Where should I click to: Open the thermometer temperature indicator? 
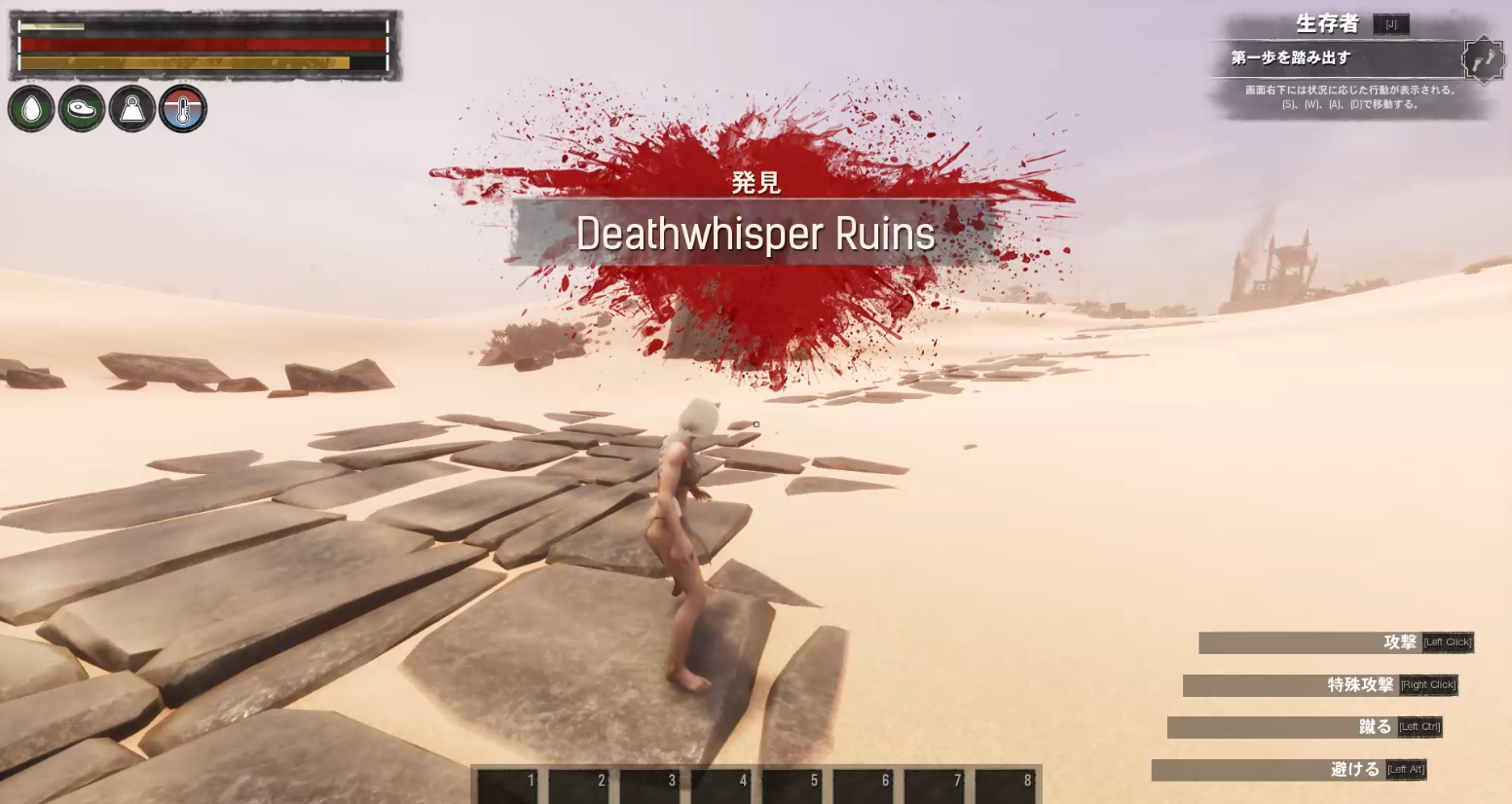coord(182,108)
